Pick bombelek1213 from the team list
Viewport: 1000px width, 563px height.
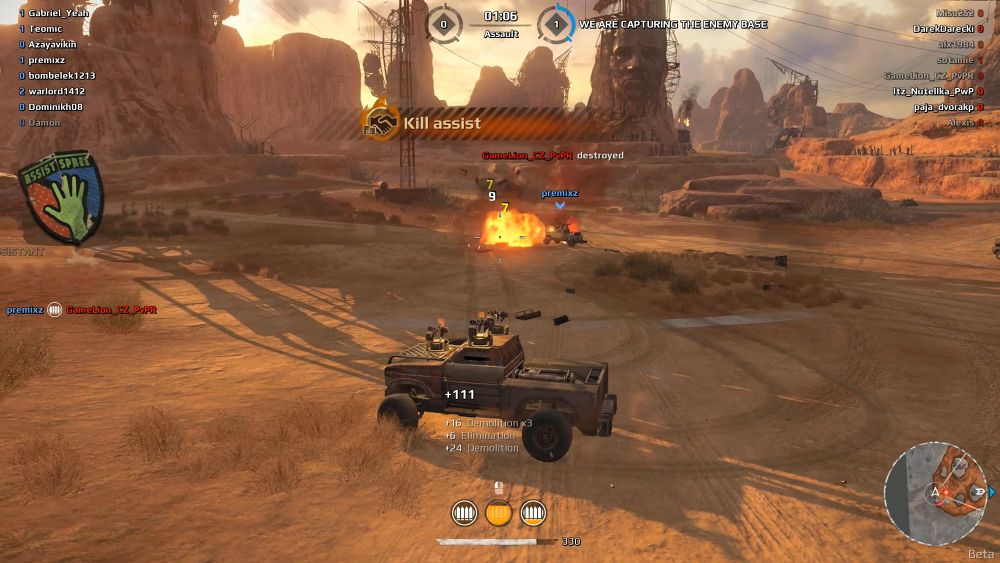[62, 76]
